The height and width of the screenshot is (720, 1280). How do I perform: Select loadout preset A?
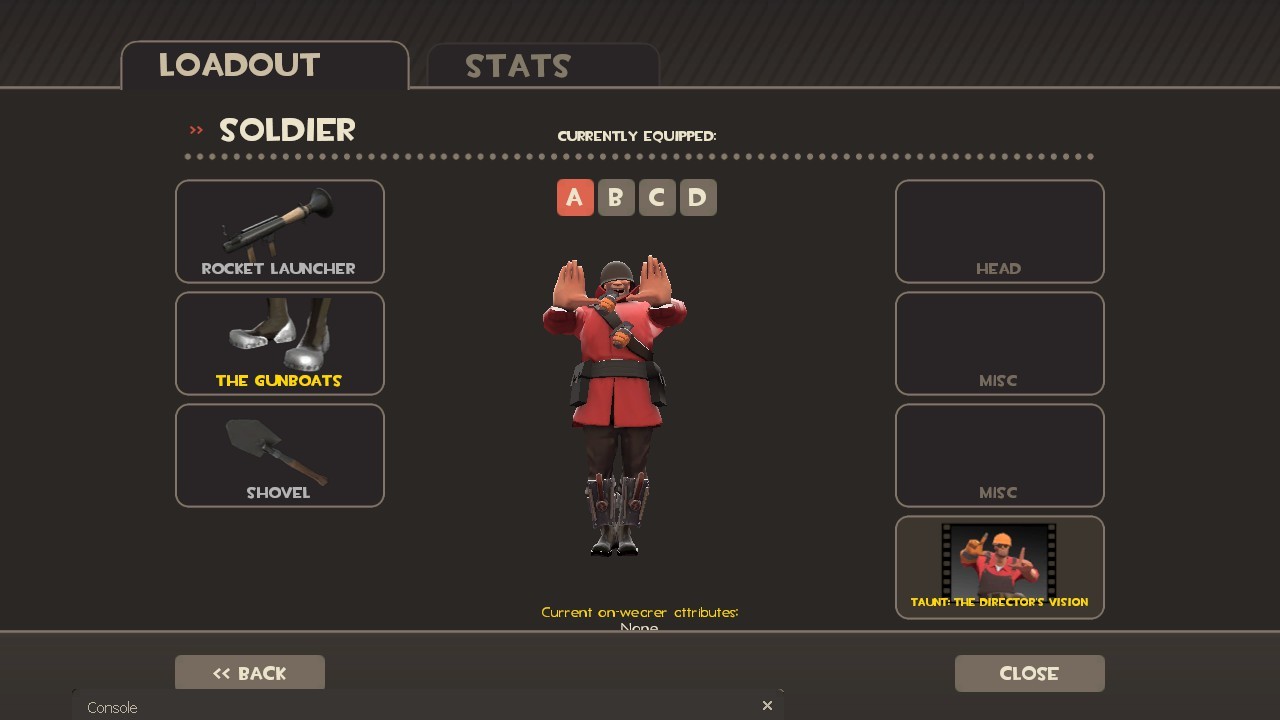point(575,197)
